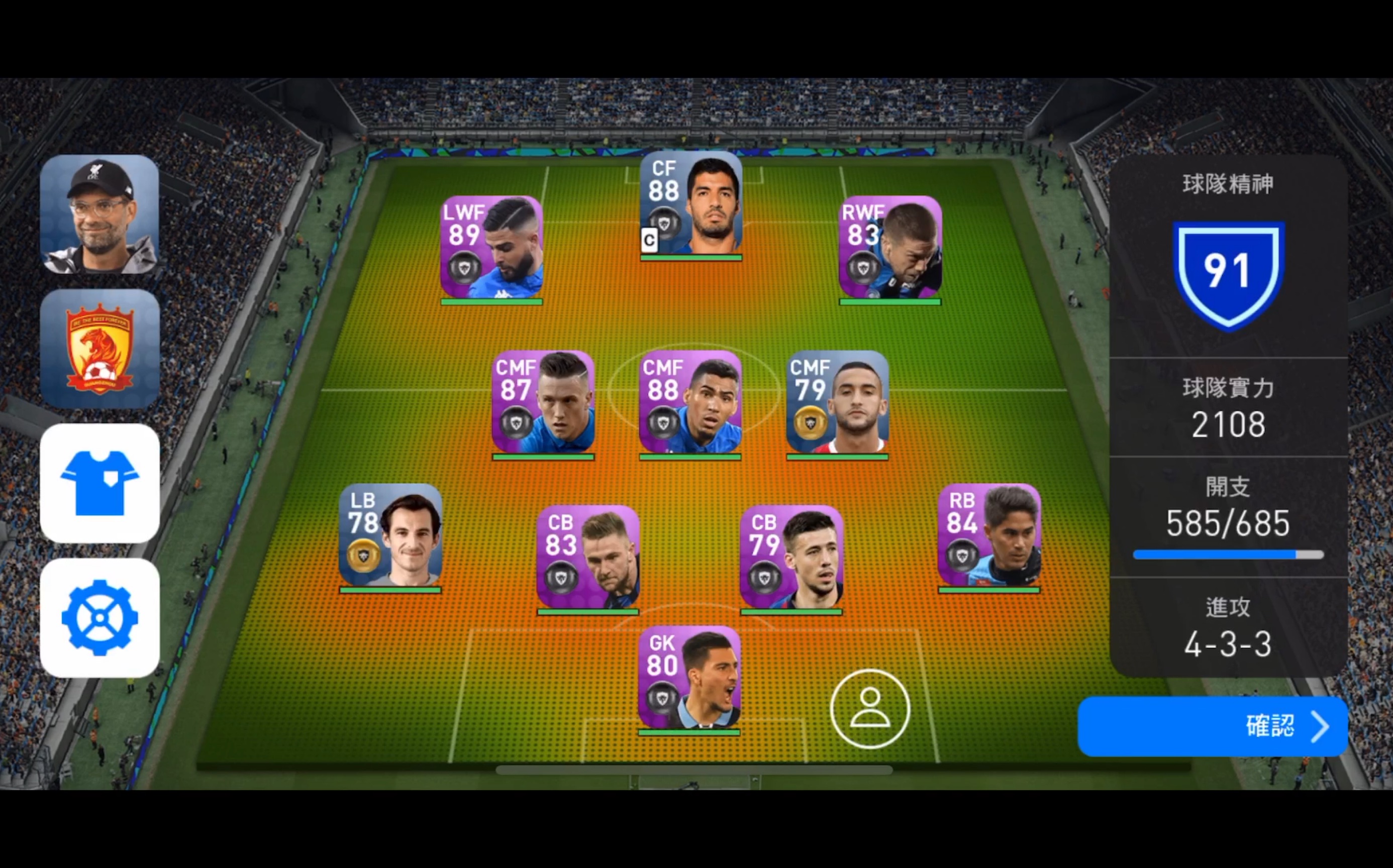This screenshot has width=1393, height=868.
Task: Confirm the squad with 確認 button
Action: (1212, 726)
